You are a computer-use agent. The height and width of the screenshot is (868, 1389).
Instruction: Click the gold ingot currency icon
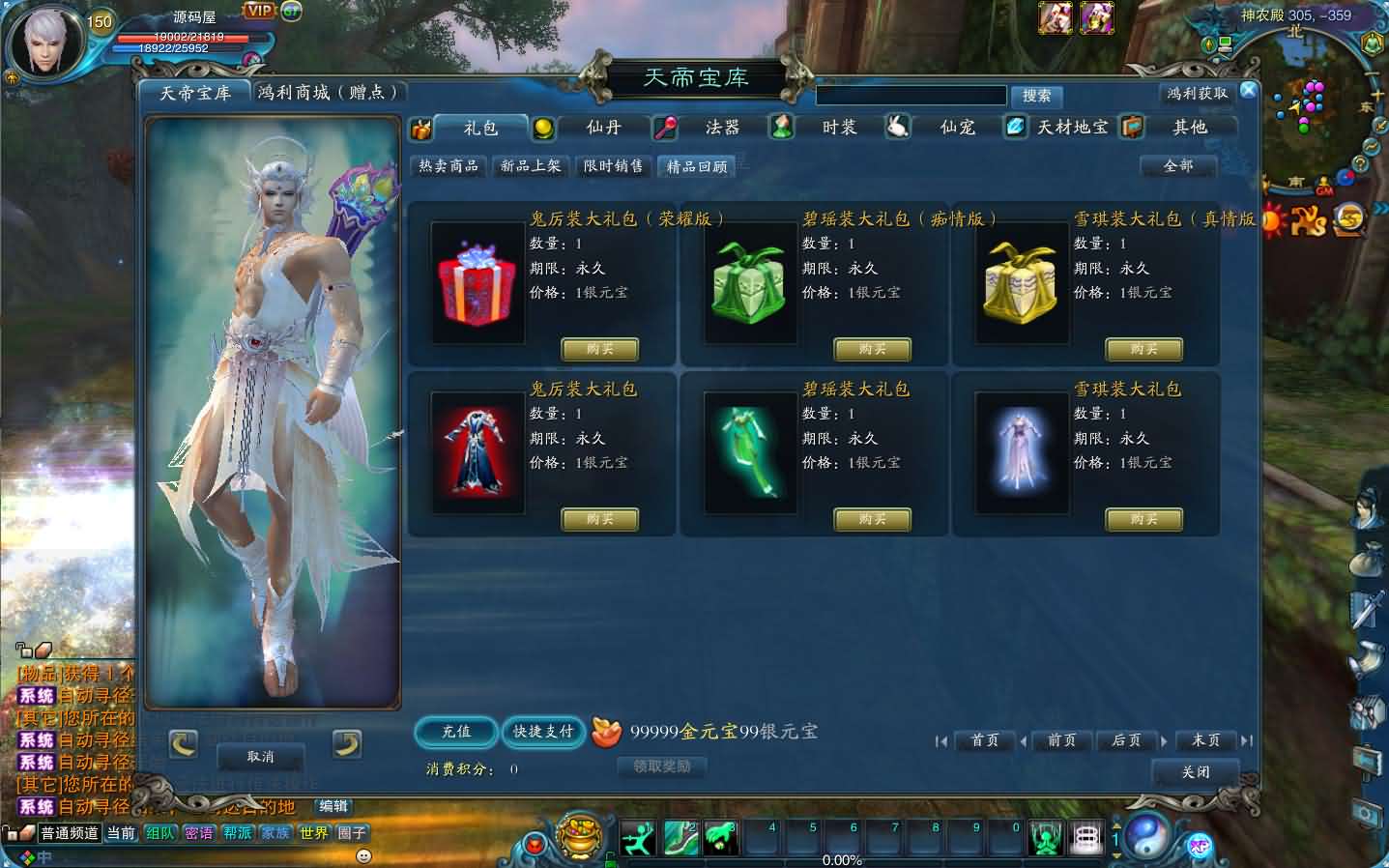(606, 734)
